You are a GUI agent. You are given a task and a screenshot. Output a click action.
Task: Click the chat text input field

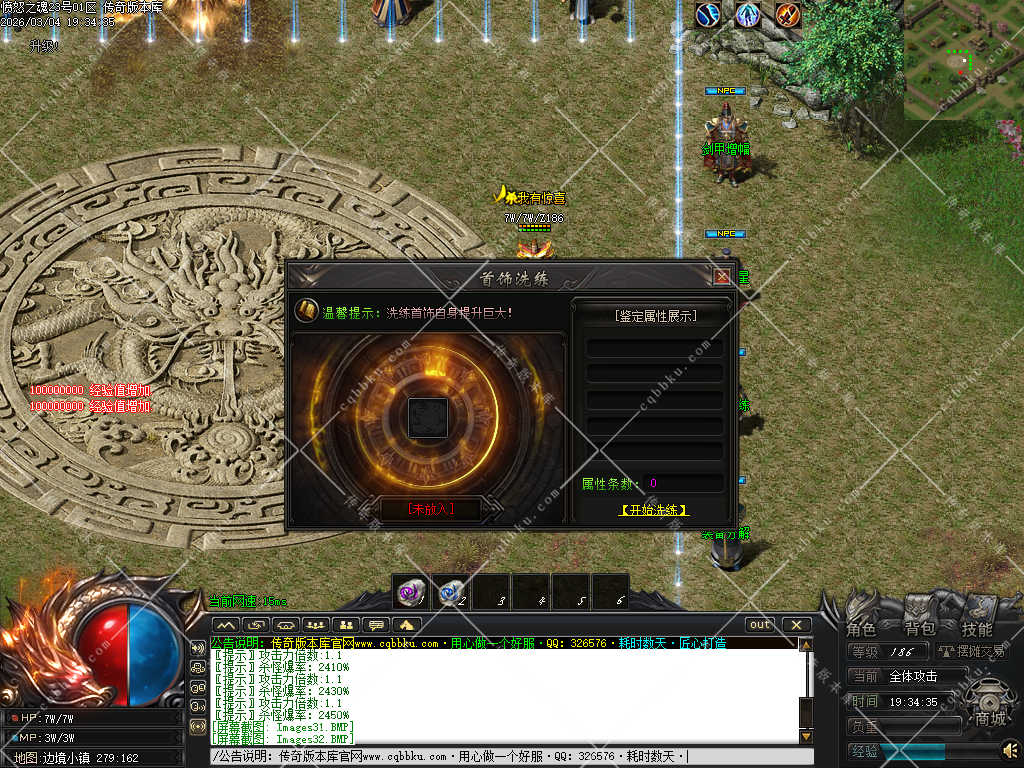pos(500,757)
